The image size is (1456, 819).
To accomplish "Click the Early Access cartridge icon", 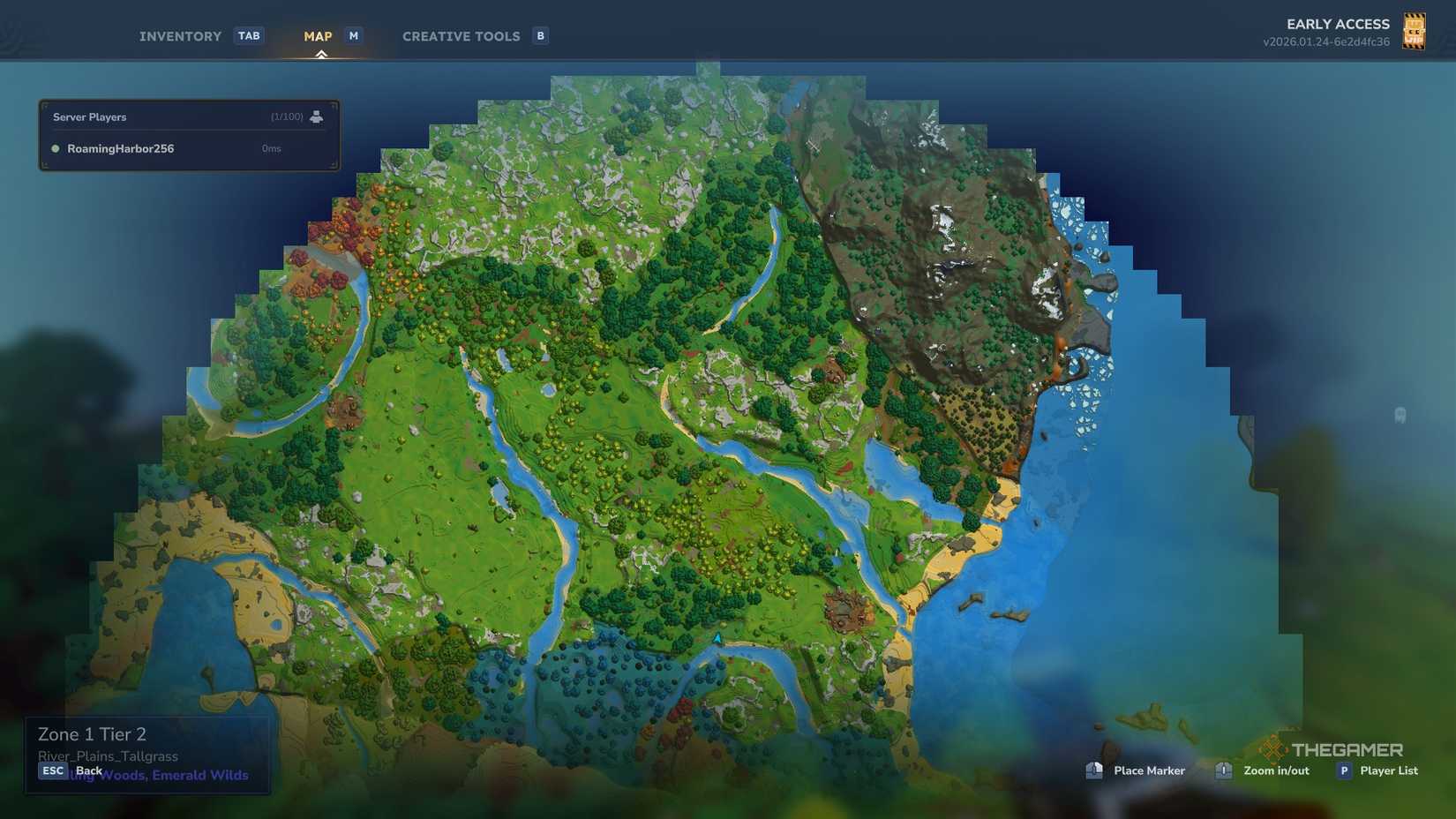I will click(1413, 32).
